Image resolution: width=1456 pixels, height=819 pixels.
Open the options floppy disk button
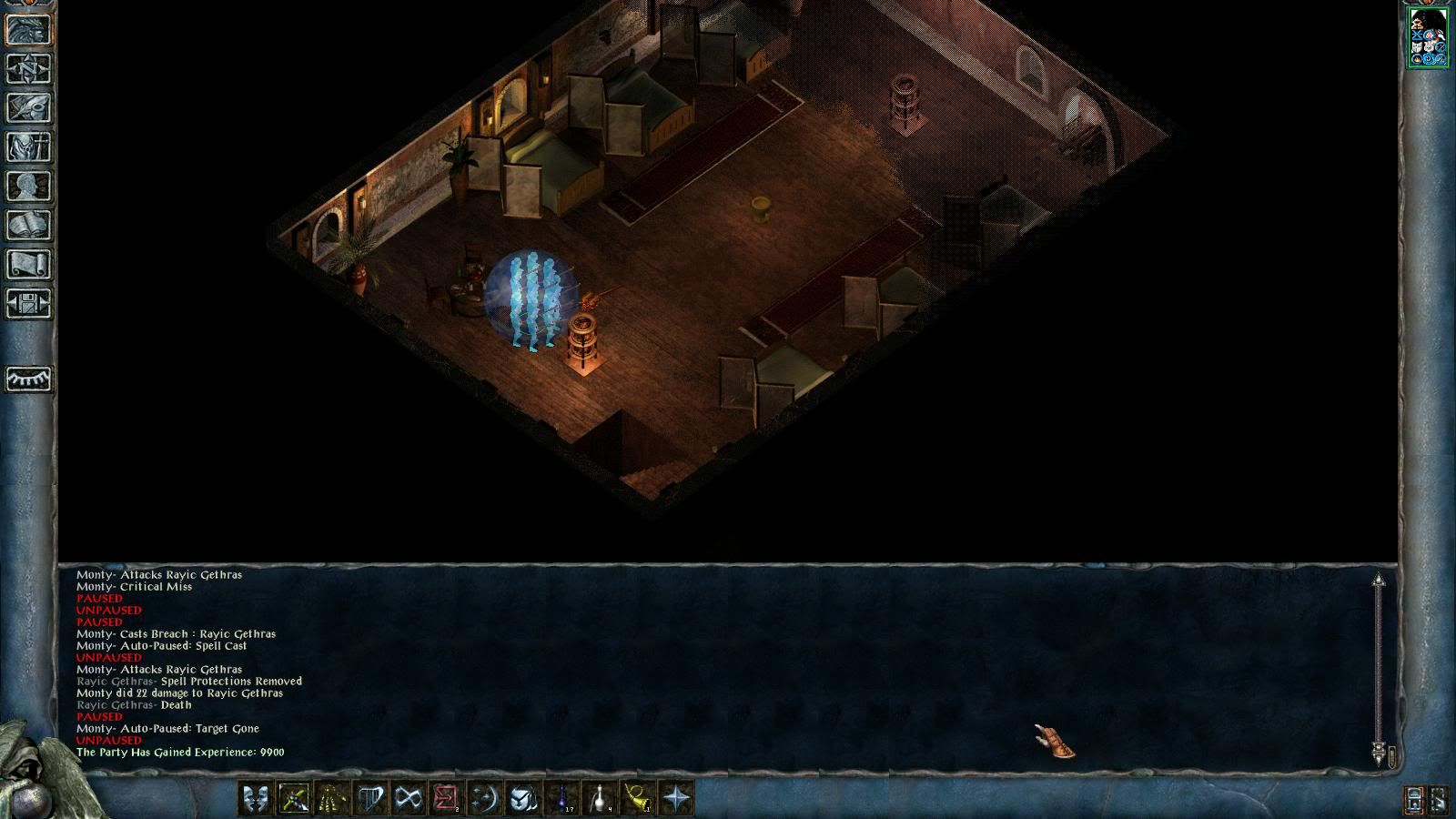(x=29, y=304)
